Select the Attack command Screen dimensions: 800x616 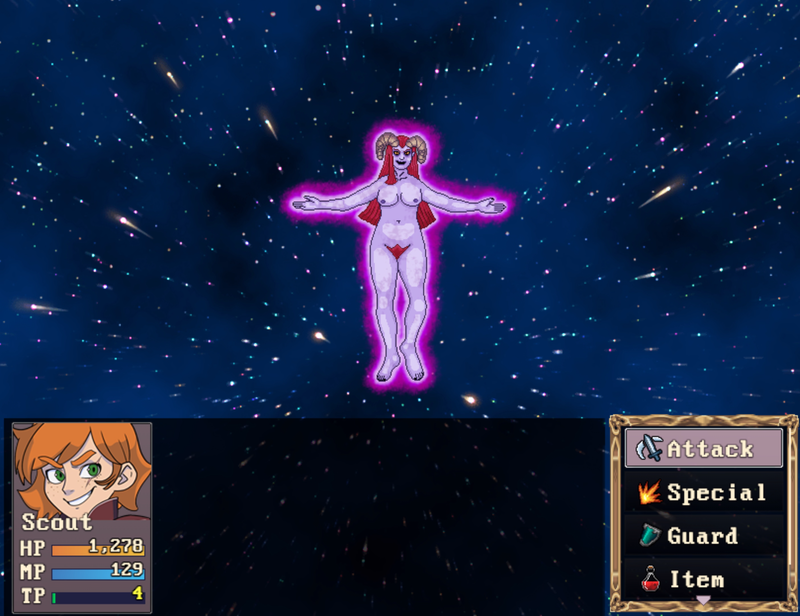pyautogui.click(x=704, y=449)
